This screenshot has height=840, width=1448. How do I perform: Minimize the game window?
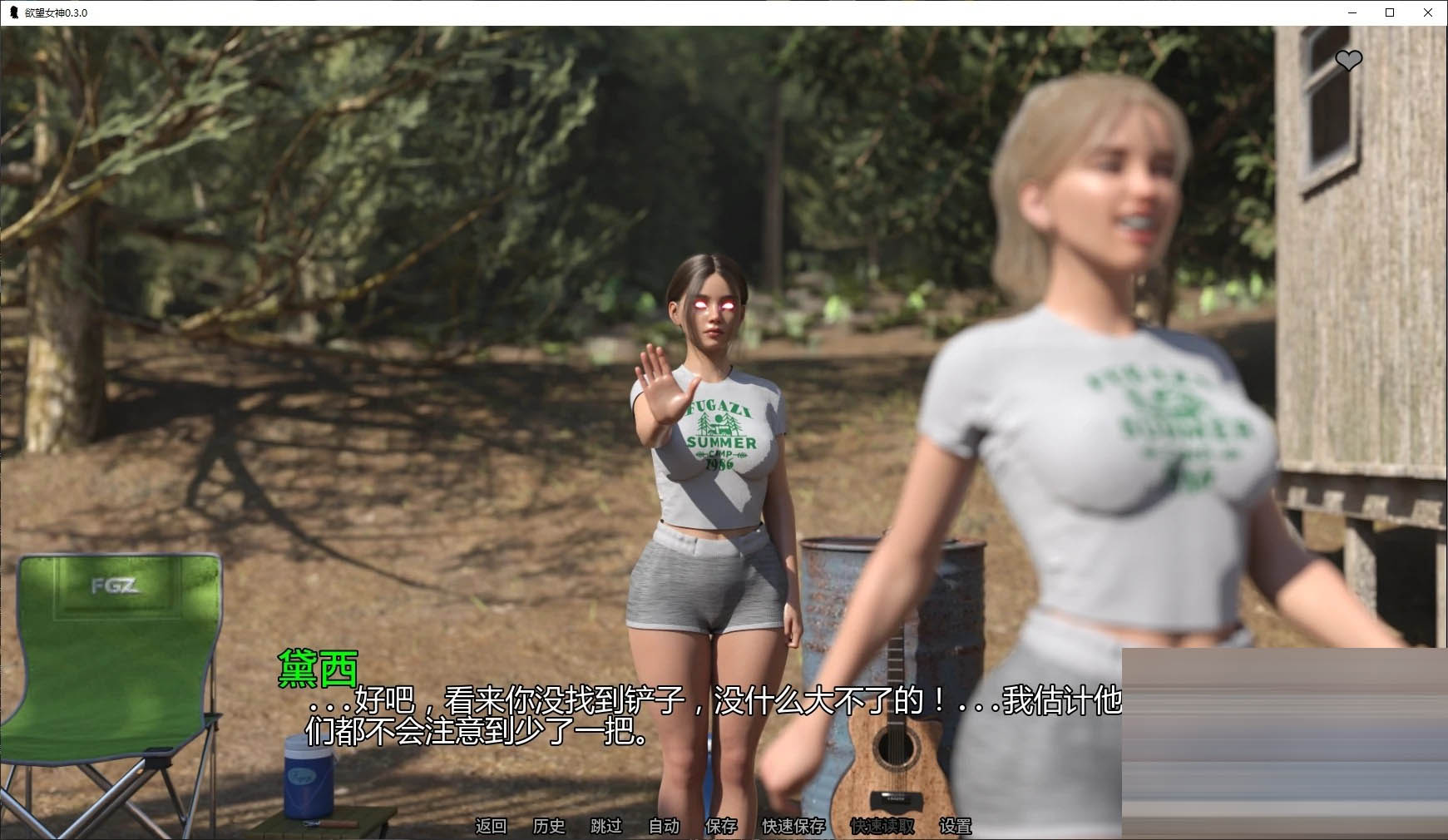tap(1352, 12)
